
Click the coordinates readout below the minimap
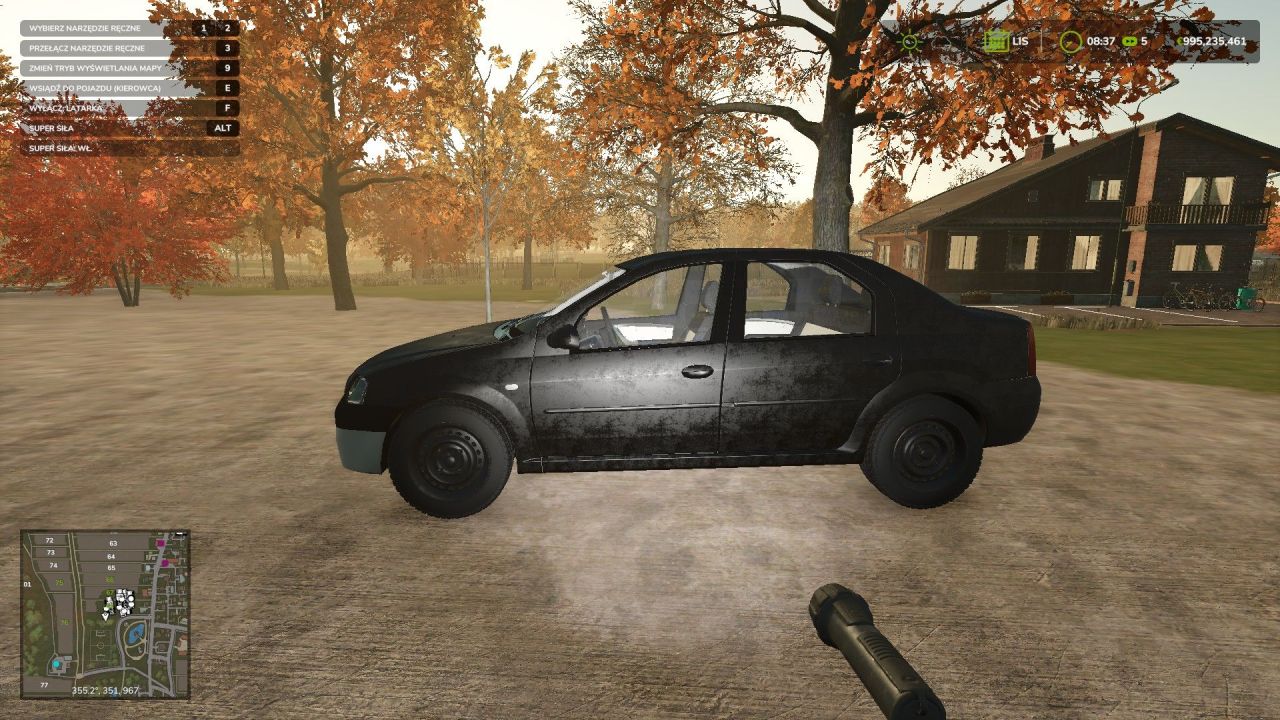[x=106, y=690]
